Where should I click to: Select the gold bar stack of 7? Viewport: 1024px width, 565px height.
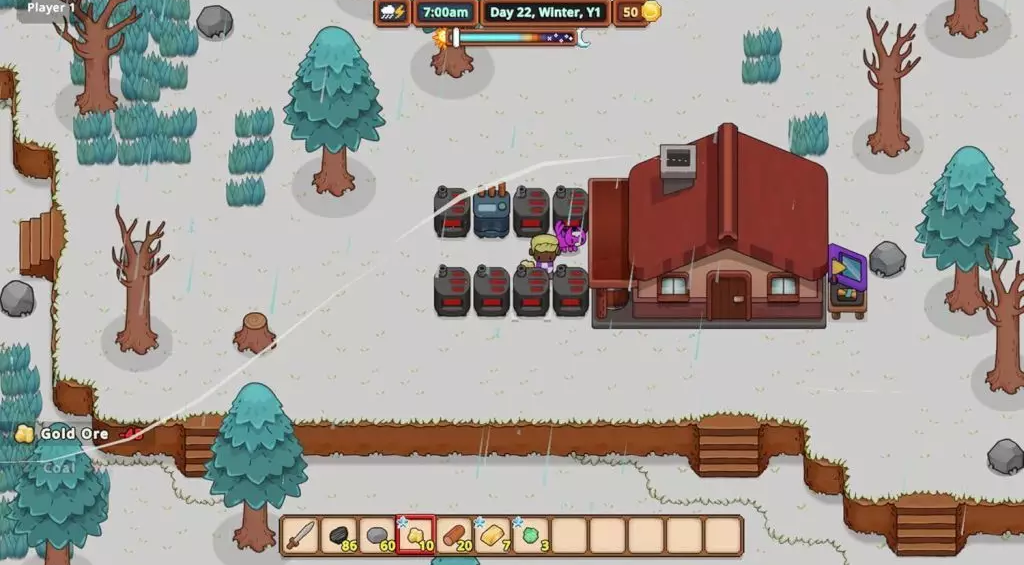pyautogui.click(x=492, y=536)
